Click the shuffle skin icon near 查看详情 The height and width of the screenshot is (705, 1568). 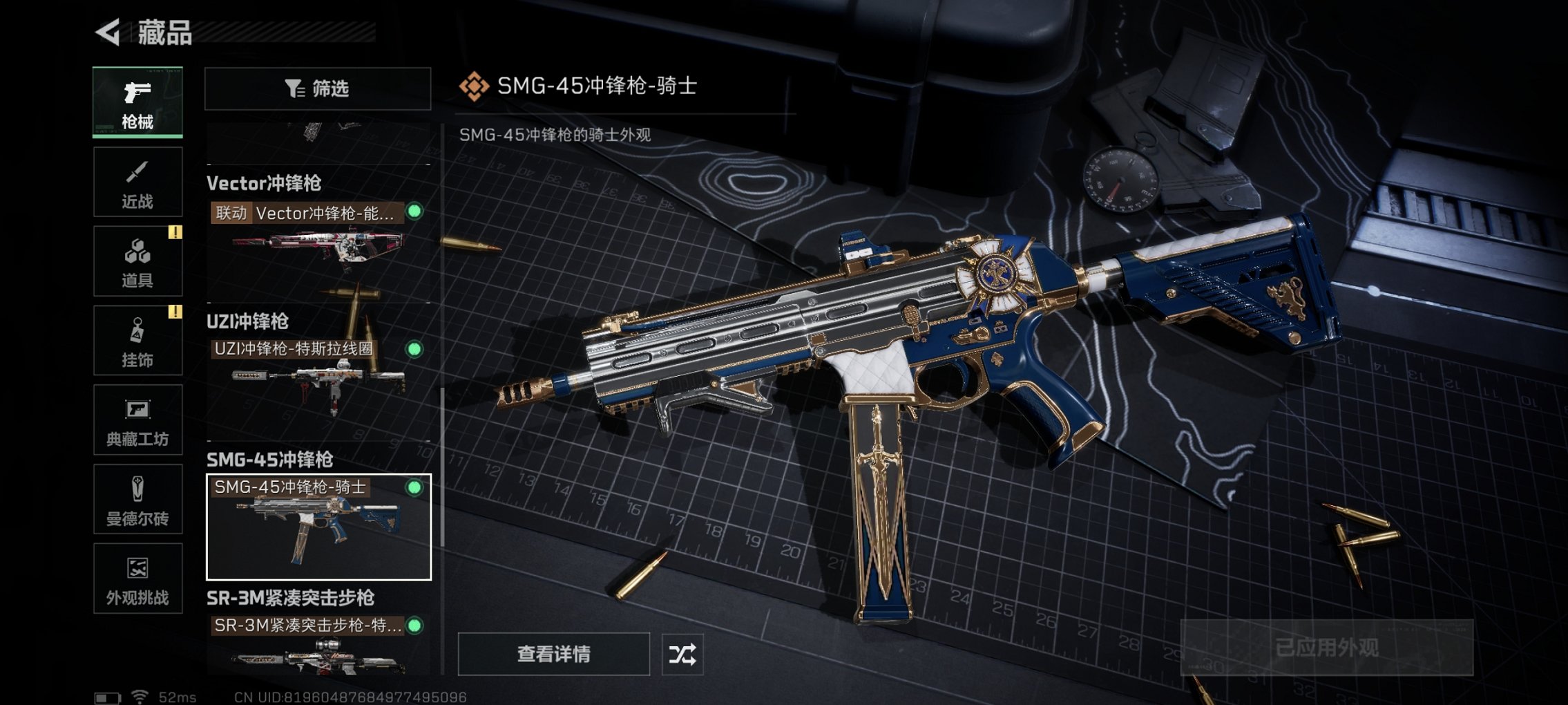pos(682,652)
